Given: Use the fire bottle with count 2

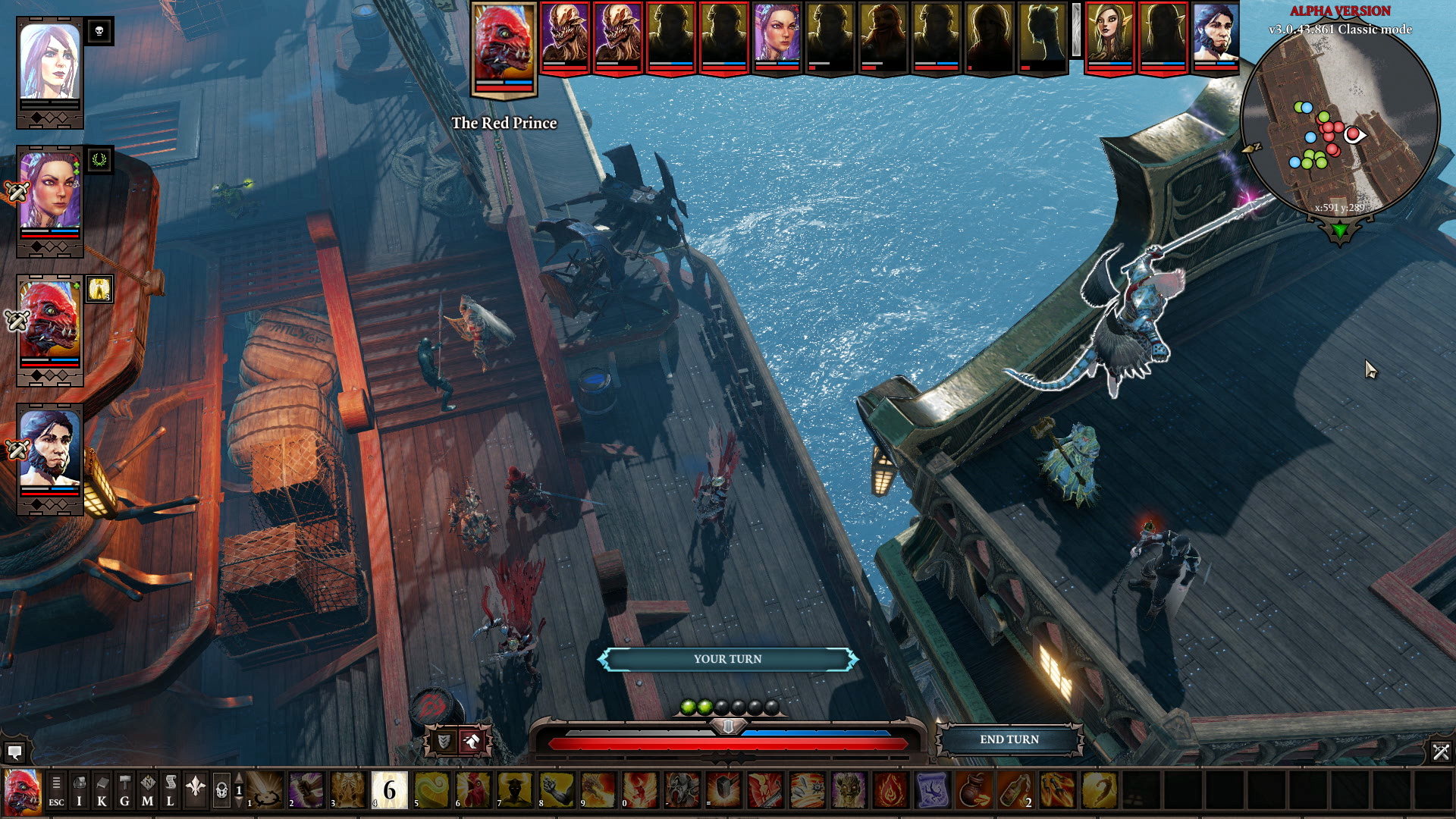Looking at the screenshot, I should pos(1015,791).
